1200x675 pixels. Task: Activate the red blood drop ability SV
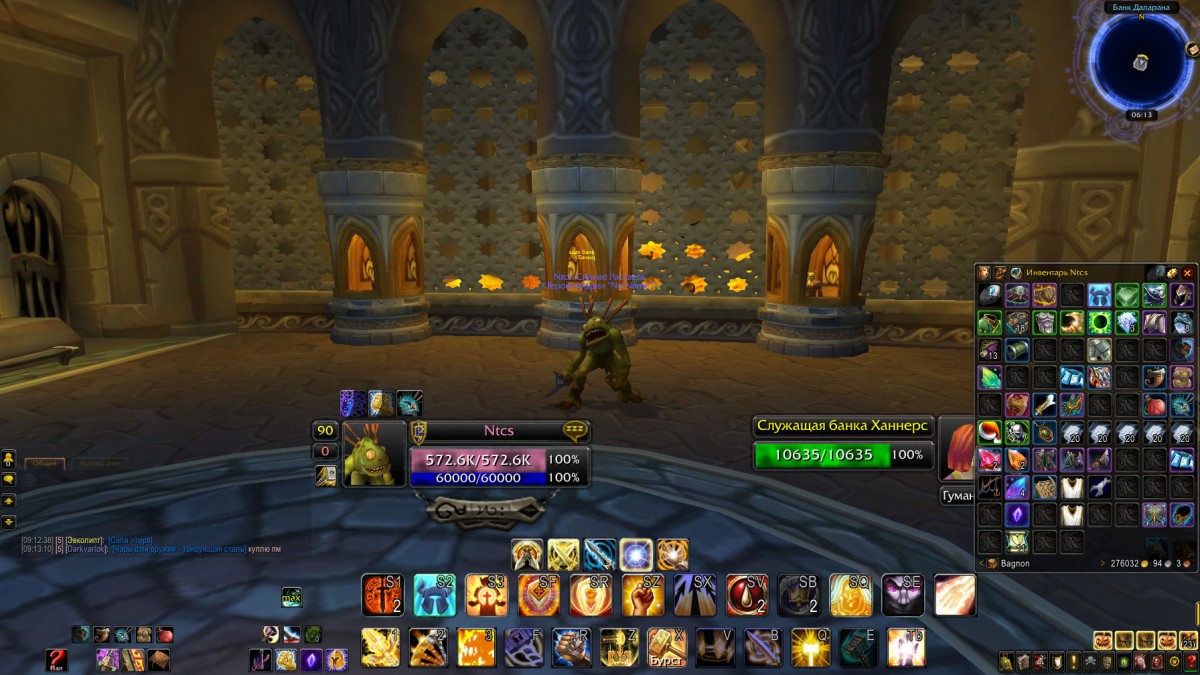747,595
